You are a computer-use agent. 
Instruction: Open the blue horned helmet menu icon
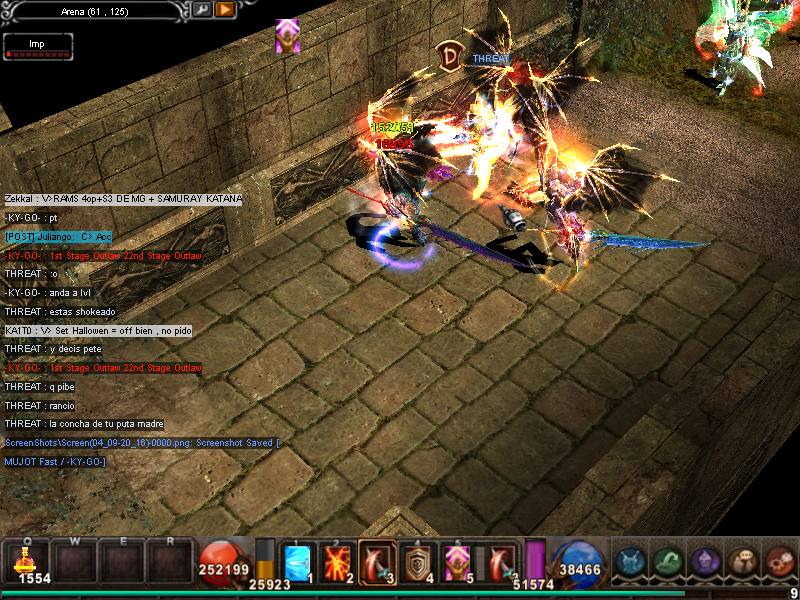tap(630, 562)
